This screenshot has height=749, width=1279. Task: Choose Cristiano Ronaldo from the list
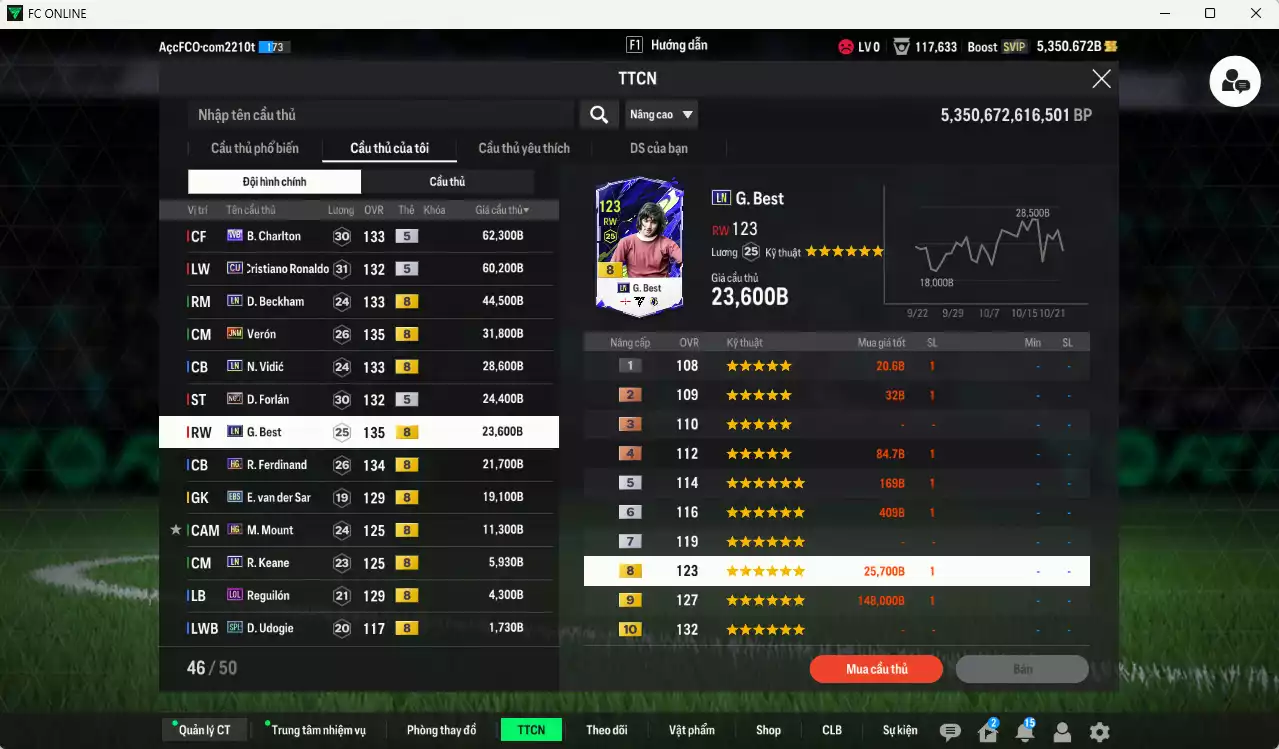coord(358,269)
